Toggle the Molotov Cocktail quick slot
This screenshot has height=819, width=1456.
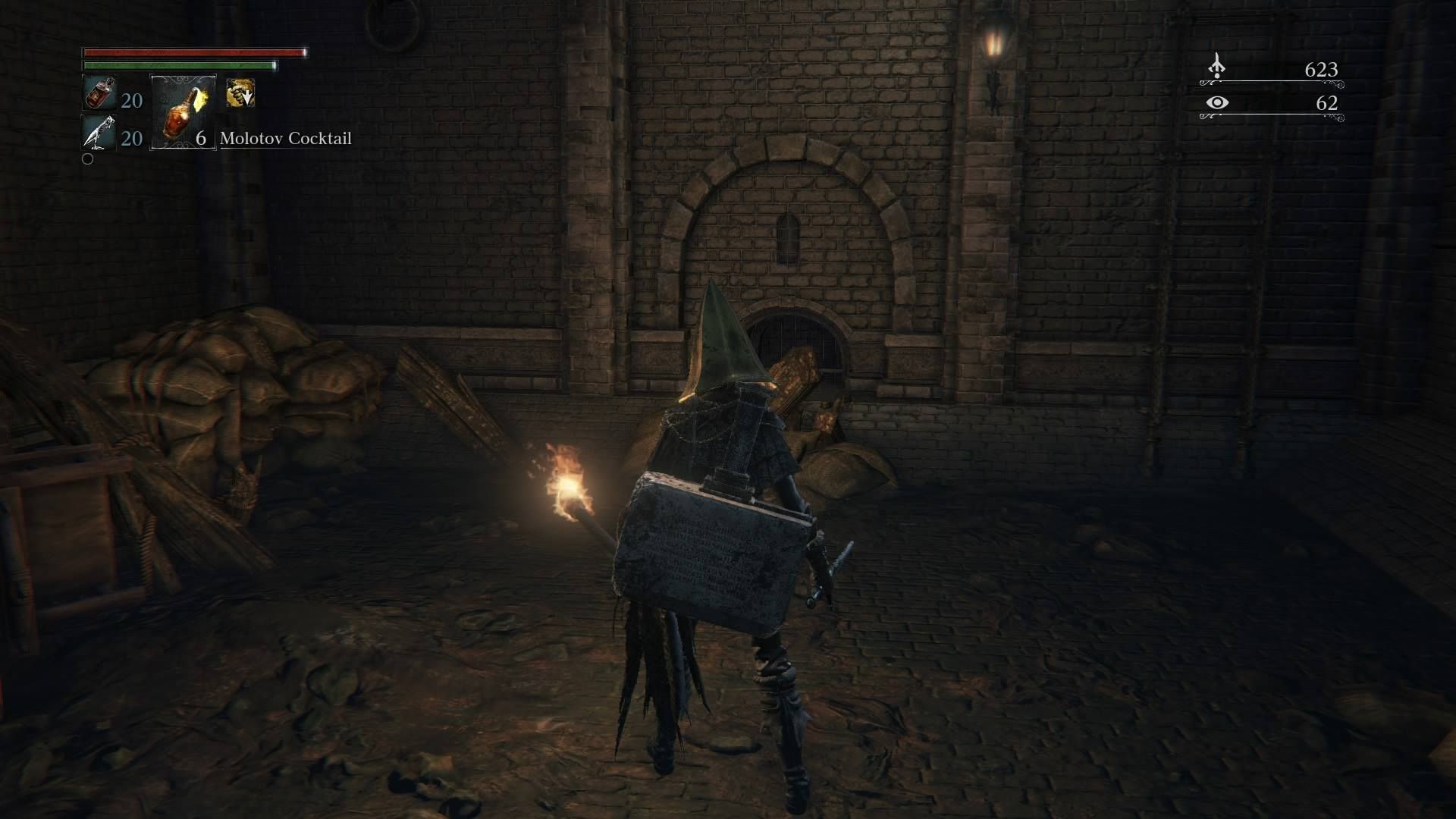(182, 114)
